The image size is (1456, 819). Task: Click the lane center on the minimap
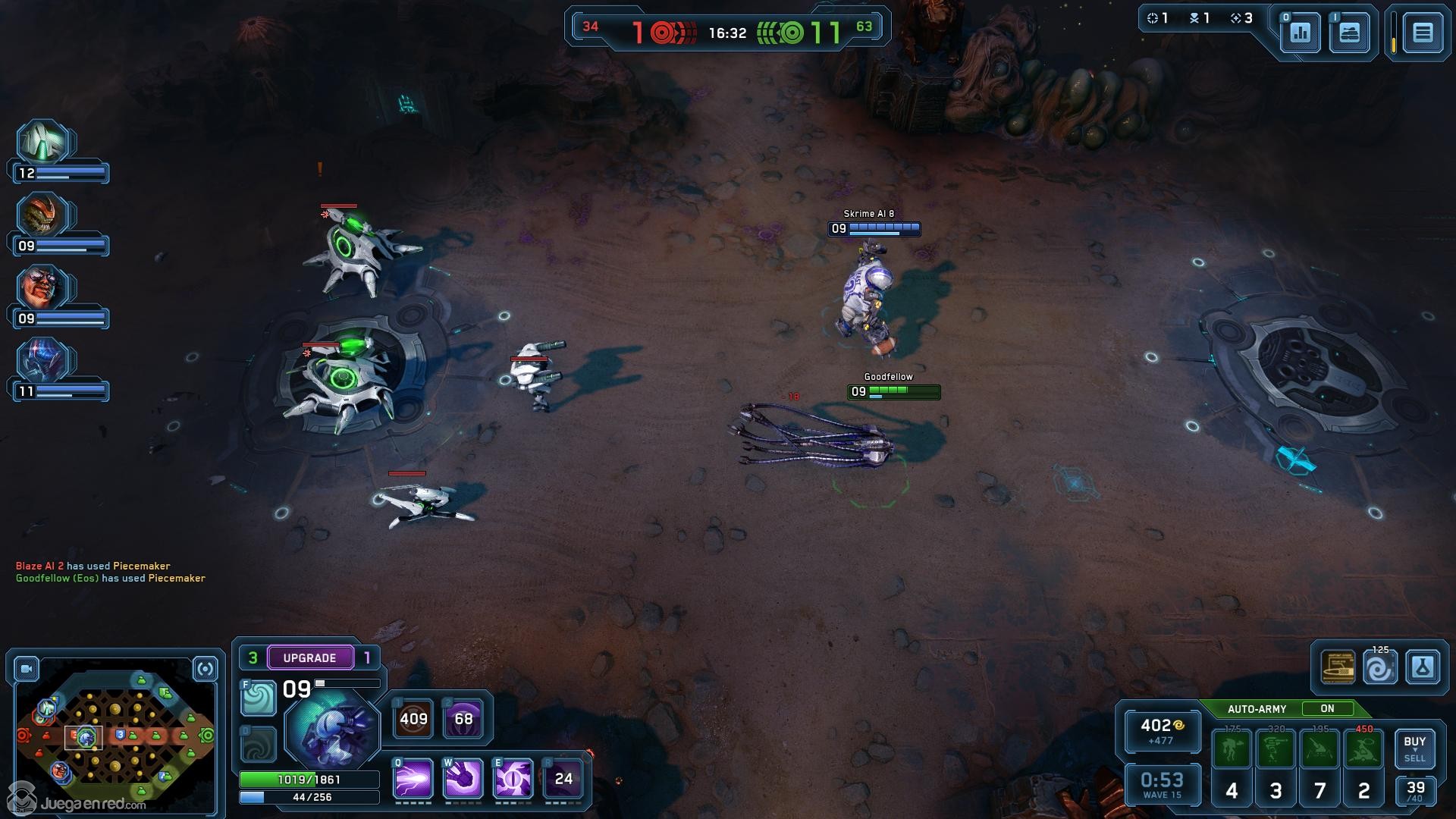pos(115,736)
